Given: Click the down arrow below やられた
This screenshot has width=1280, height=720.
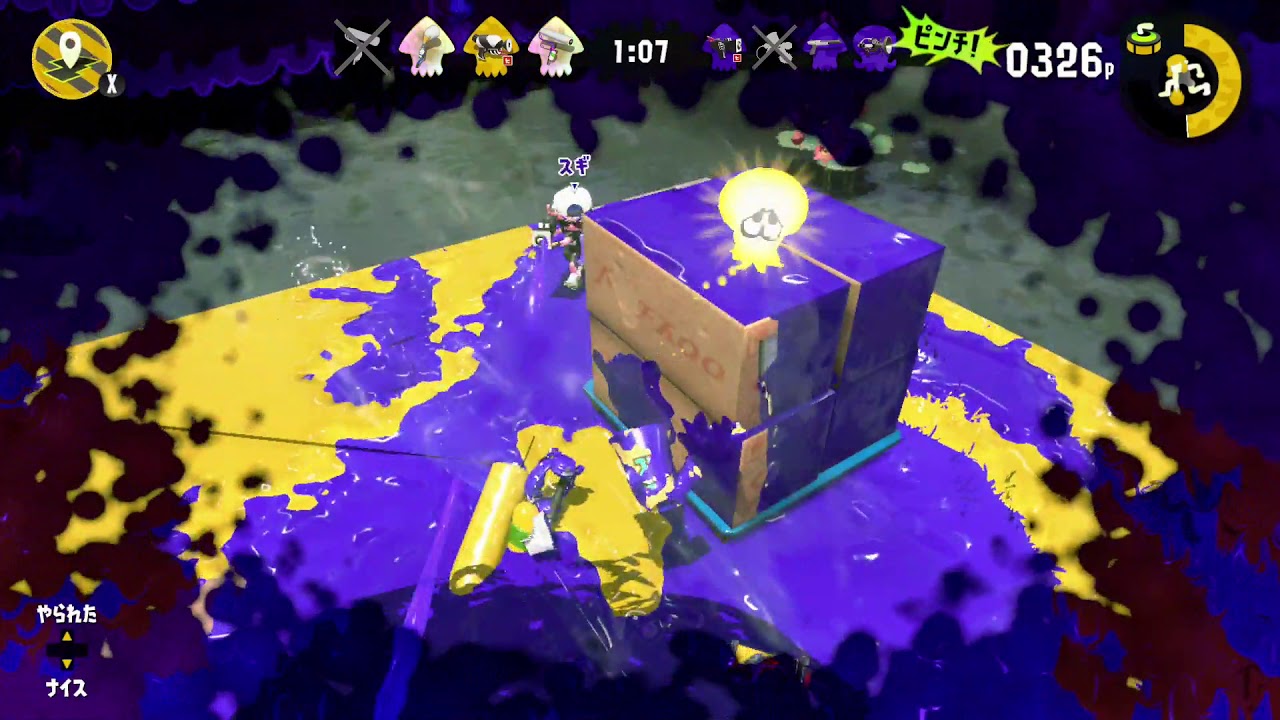Looking at the screenshot, I should coord(67,662).
